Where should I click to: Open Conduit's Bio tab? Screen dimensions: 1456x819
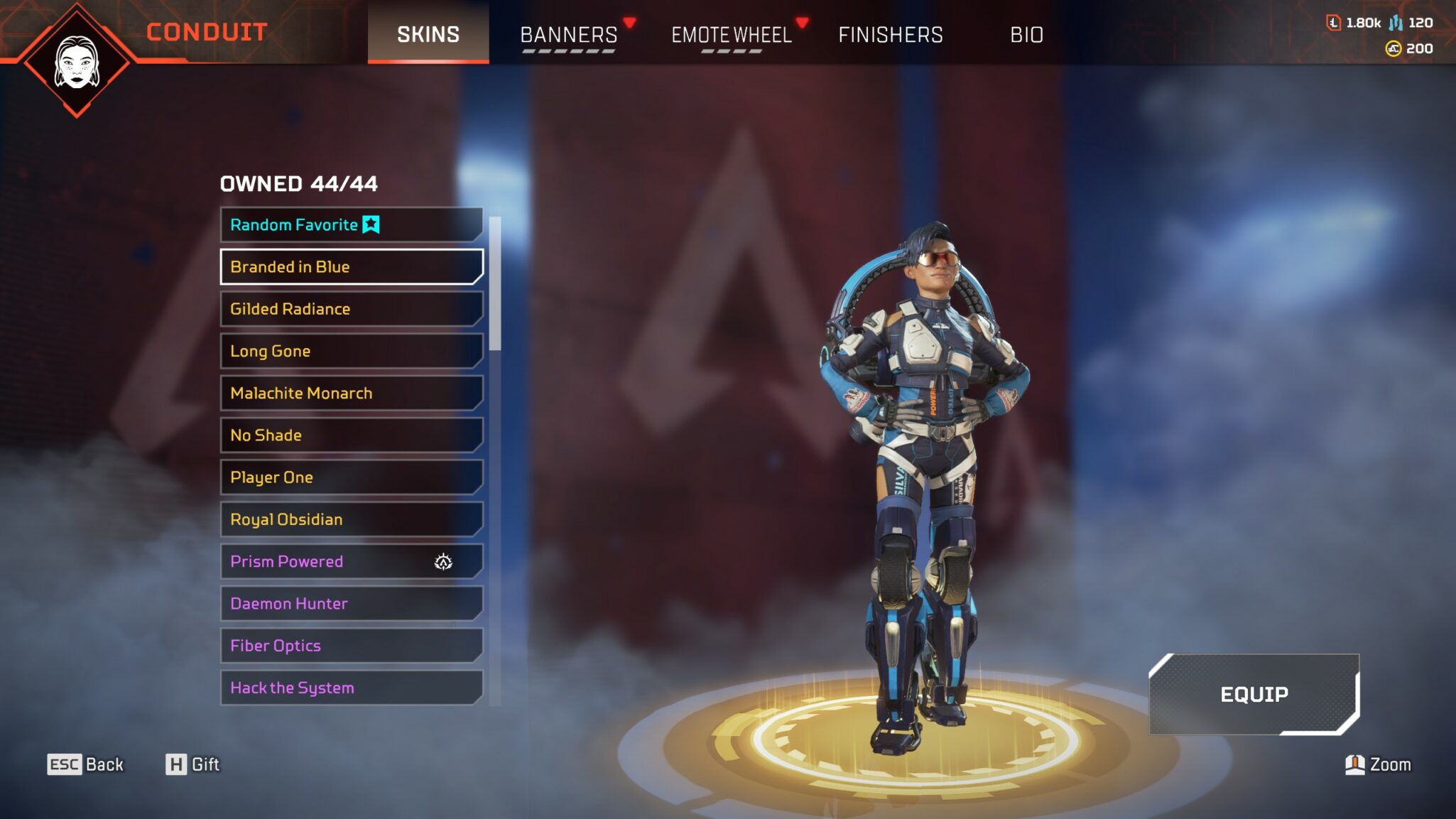(x=1026, y=34)
